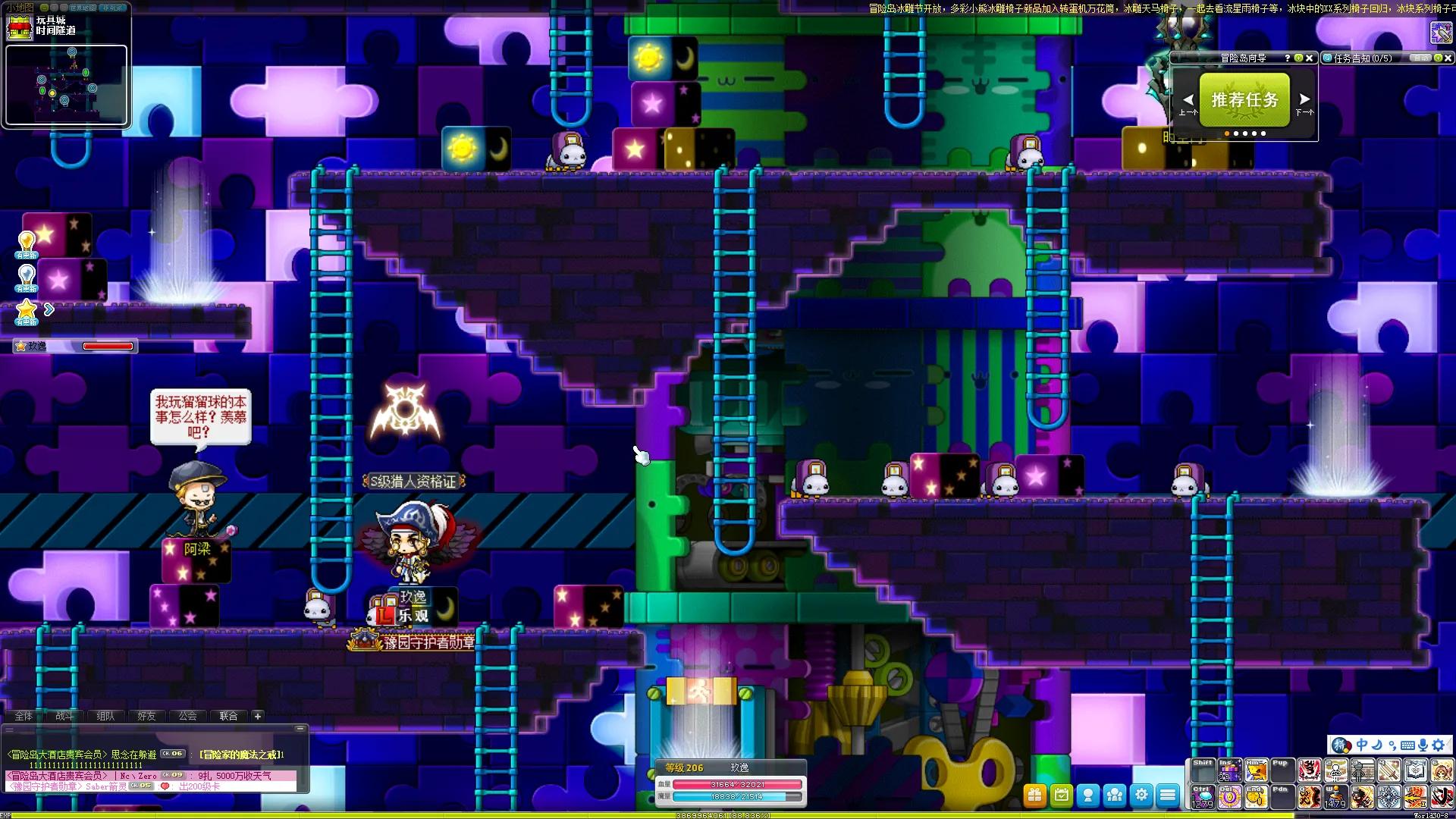Open the orange gift box menu
The height and width of the screenshot is (819, 1456).
(1034, 795)
